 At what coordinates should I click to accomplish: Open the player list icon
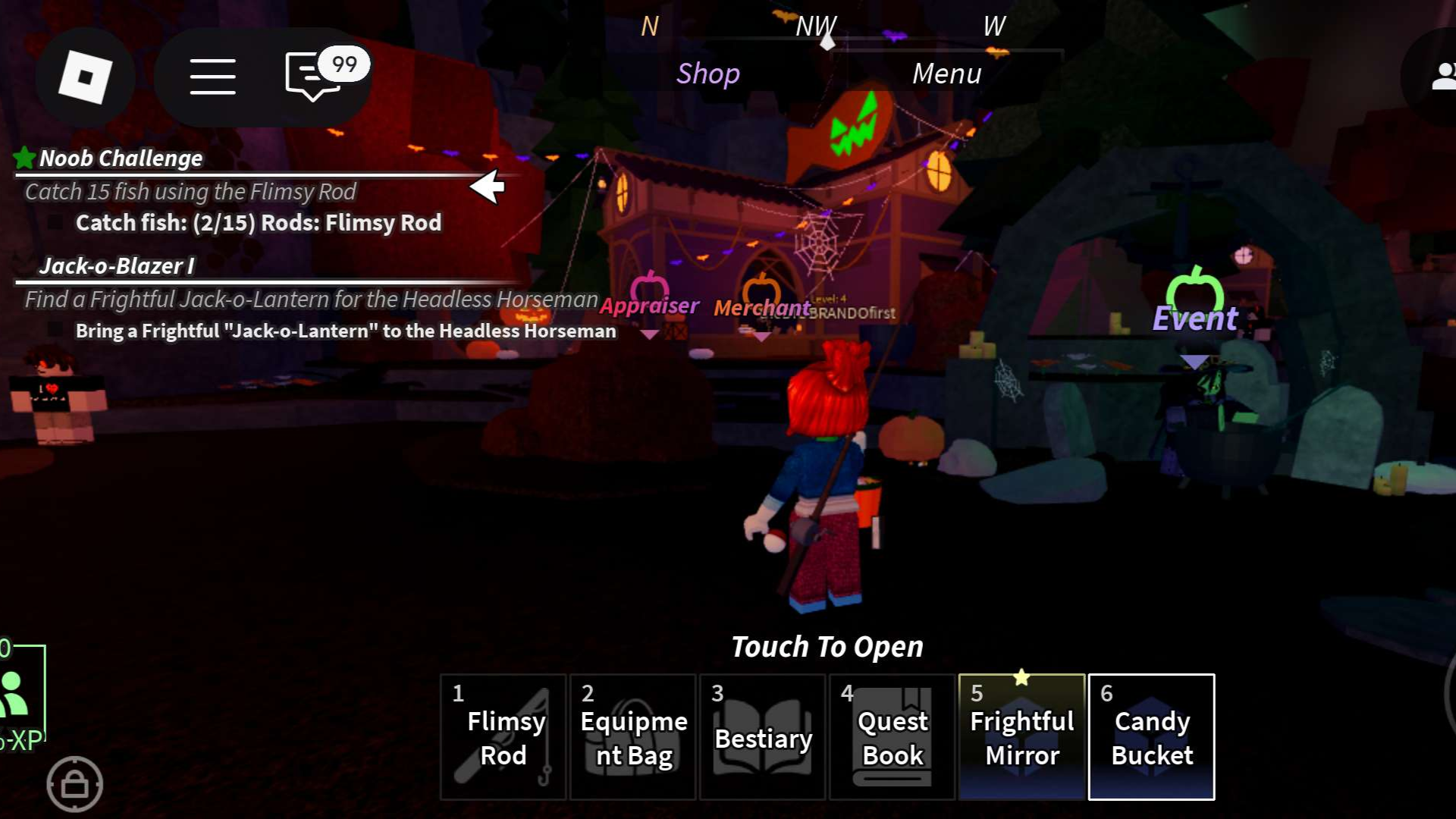click(x=1441, y=77)
